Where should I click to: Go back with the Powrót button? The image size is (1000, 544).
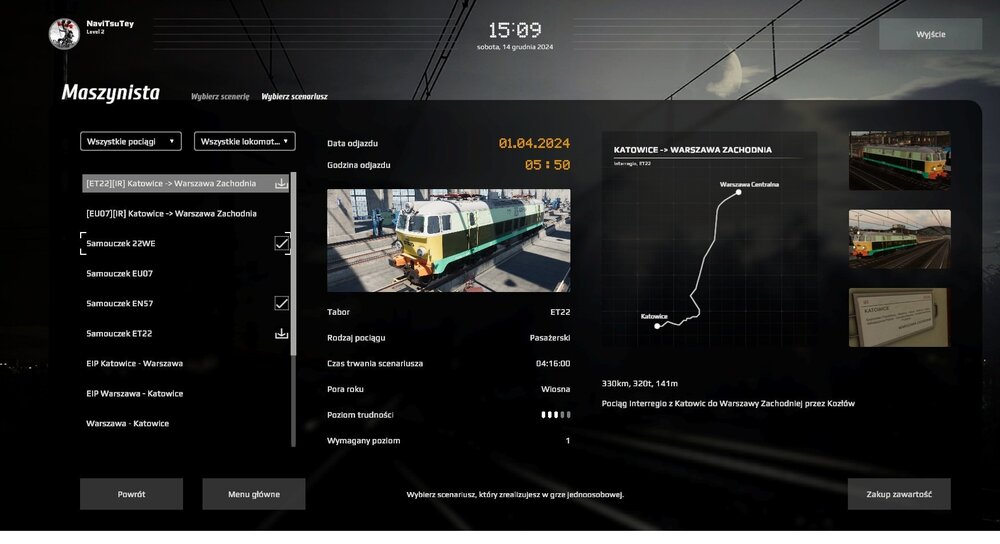pyautogui.click(x=131, y=494)
